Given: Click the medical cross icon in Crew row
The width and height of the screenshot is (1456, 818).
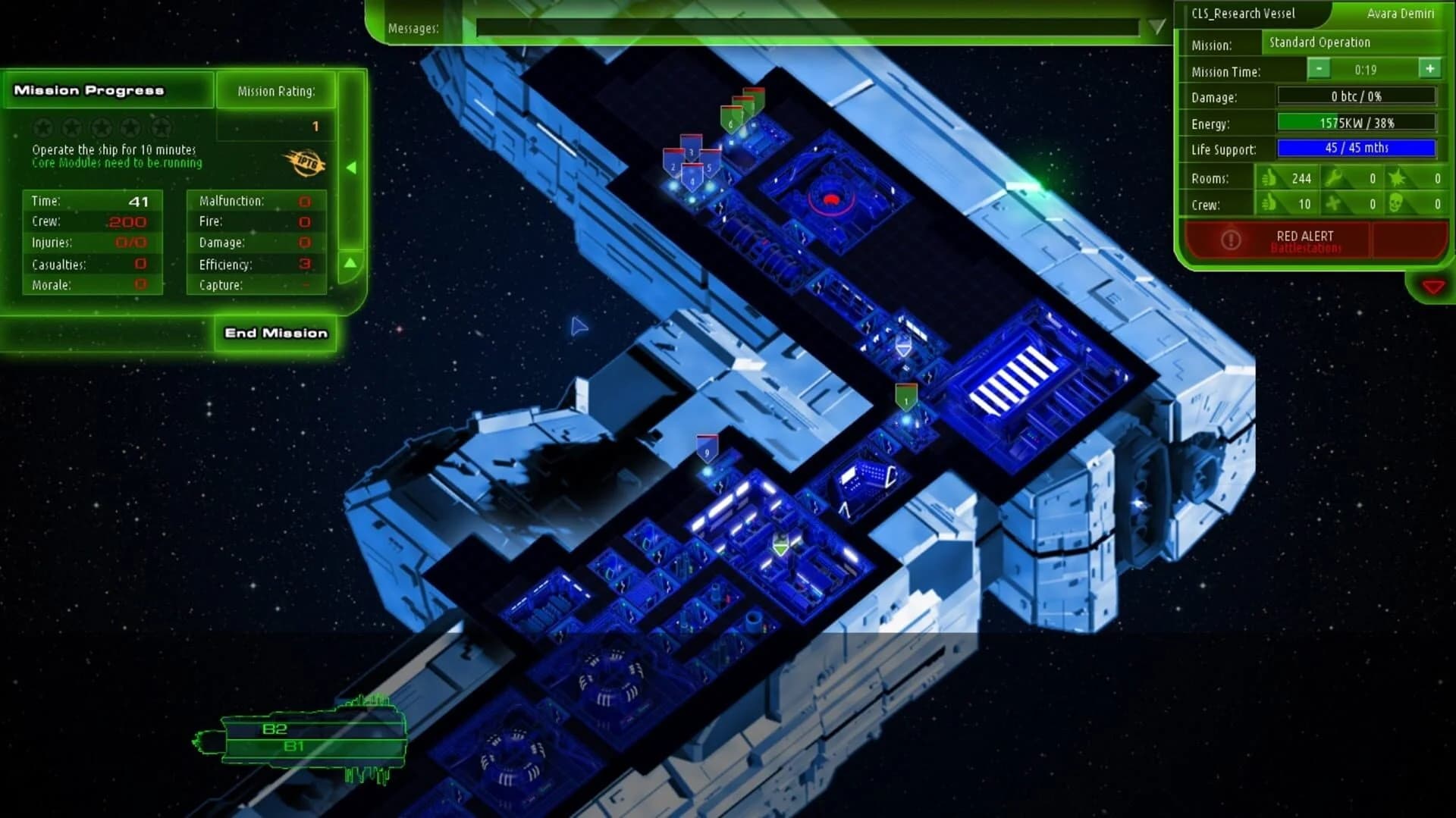Looking at the screenshot, I should pos(1332,205).
